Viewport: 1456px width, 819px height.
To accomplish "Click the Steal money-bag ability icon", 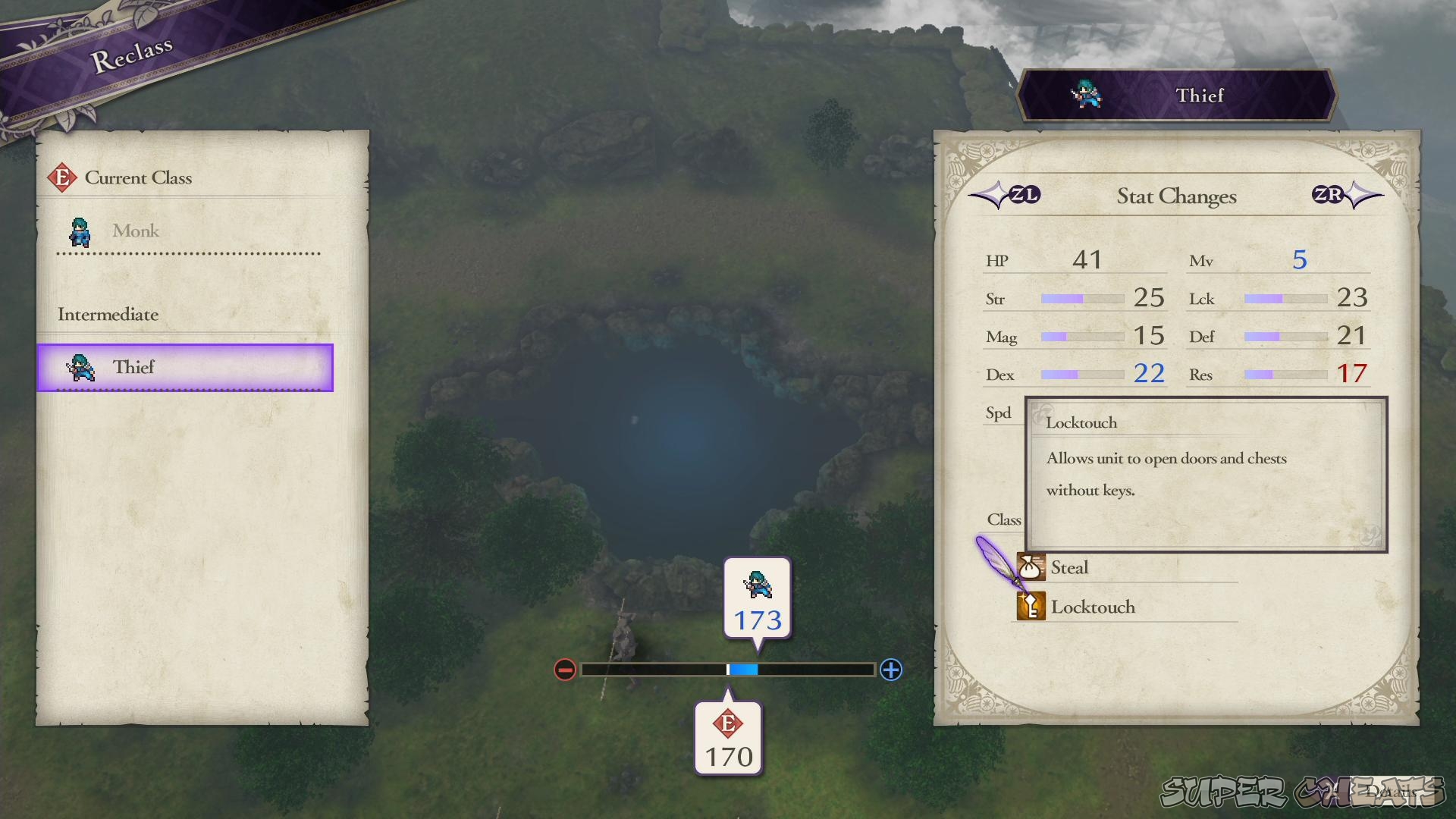I will point(1030,567).
